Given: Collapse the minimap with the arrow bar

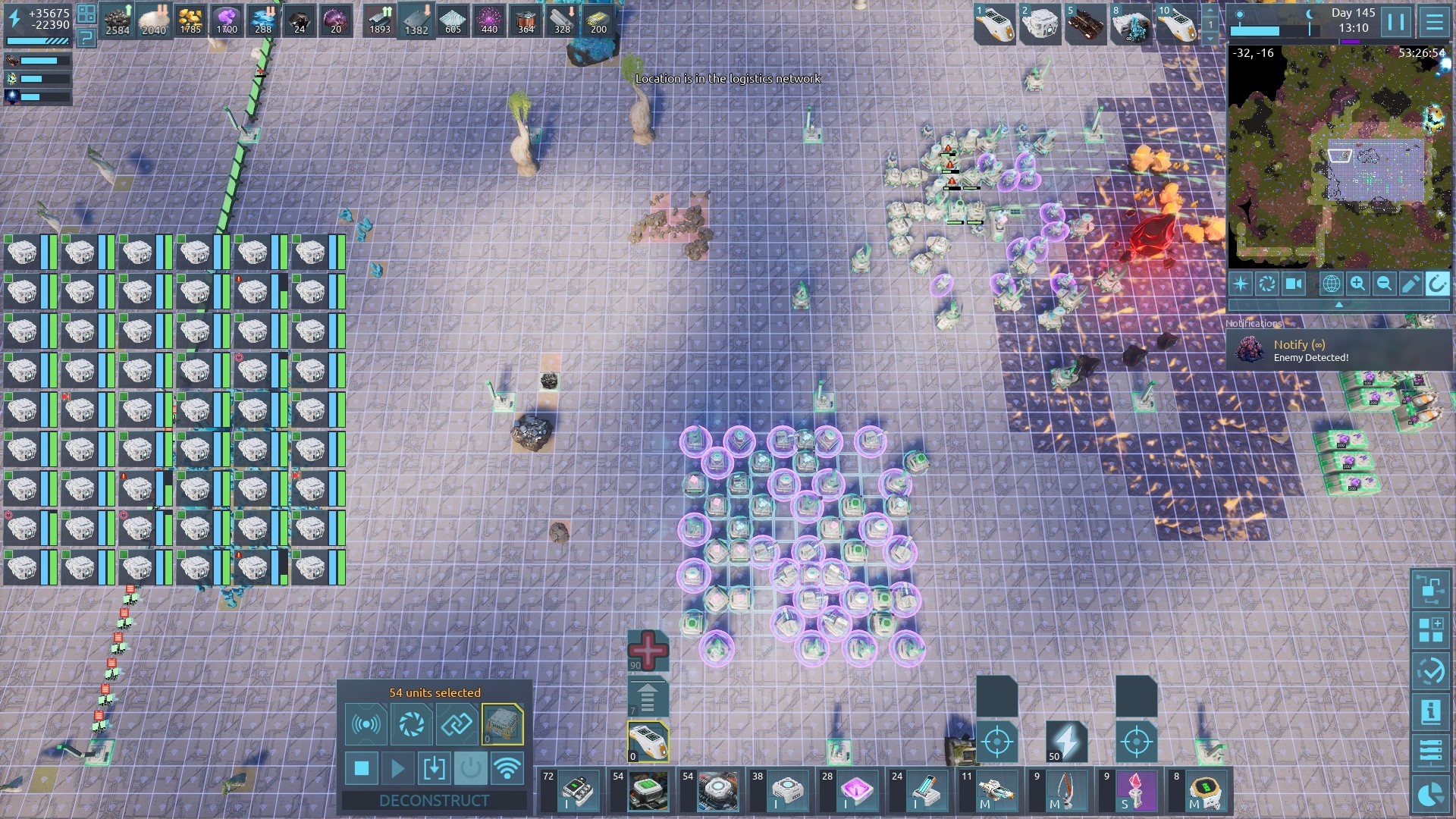Looking at the screenshot, I should tap(1339, 304).
